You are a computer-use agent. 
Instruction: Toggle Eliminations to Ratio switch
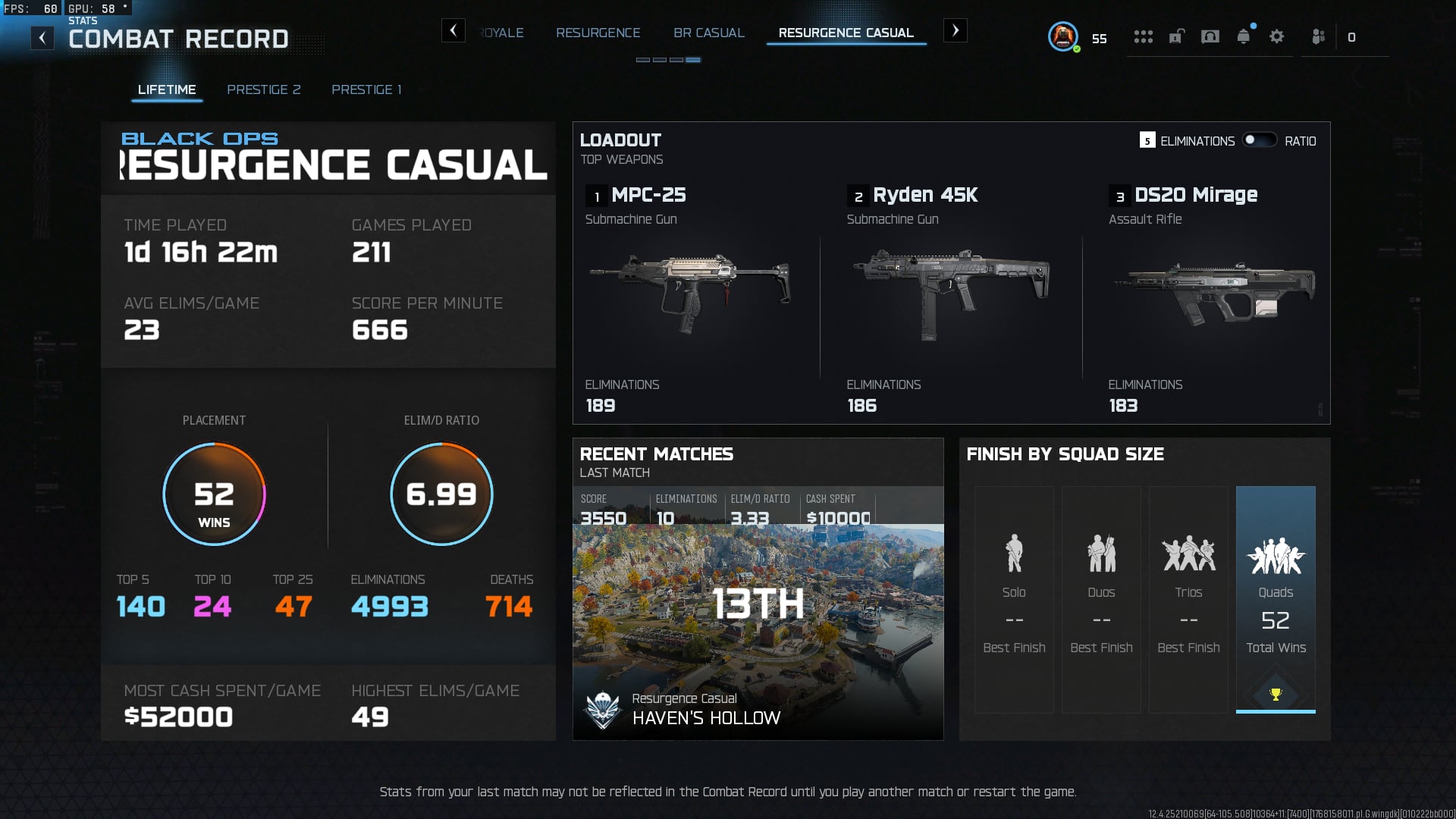click(x=1259, y=140)
